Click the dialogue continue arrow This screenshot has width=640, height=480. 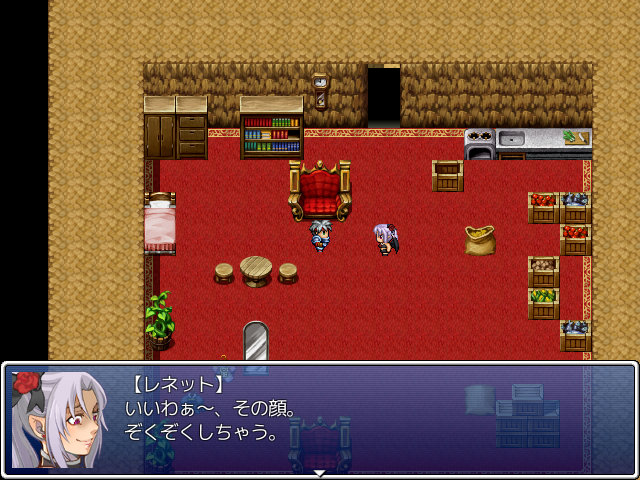(x=319, y=472)
